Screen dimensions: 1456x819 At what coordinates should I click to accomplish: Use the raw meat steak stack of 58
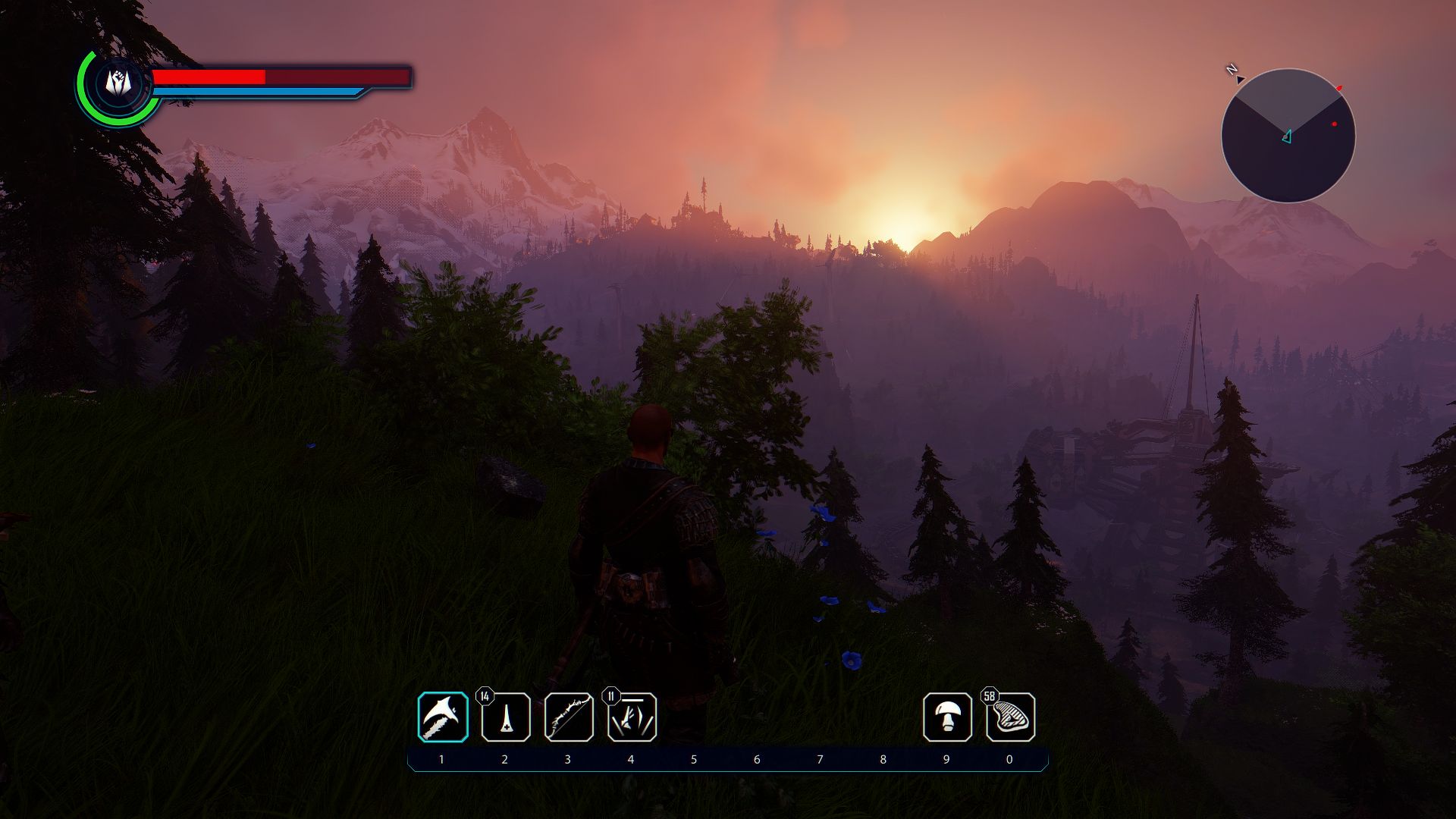tap(1010, 717)
